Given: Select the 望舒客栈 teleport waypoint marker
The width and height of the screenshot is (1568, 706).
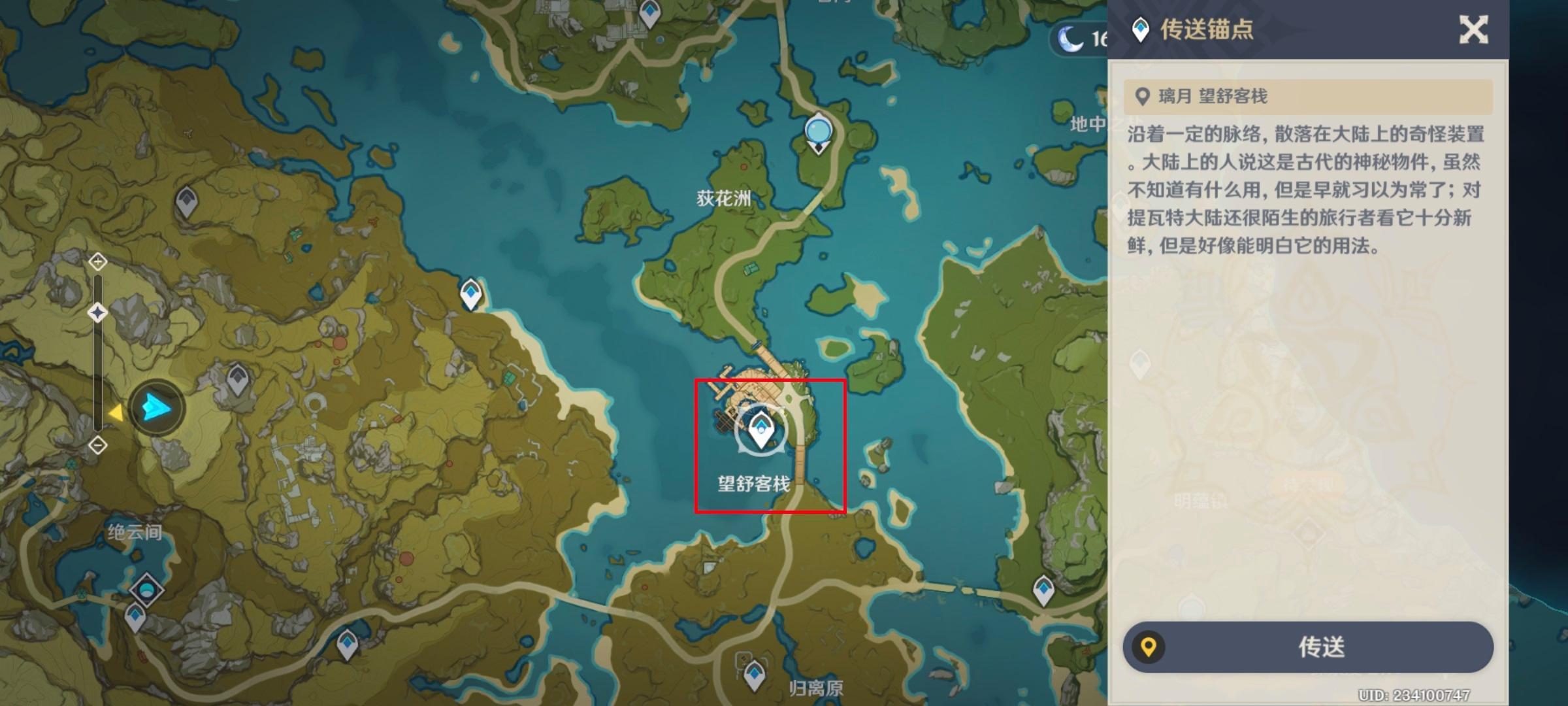Looking at the screenshot, I should pyautogui.click(x=760, y=430).
